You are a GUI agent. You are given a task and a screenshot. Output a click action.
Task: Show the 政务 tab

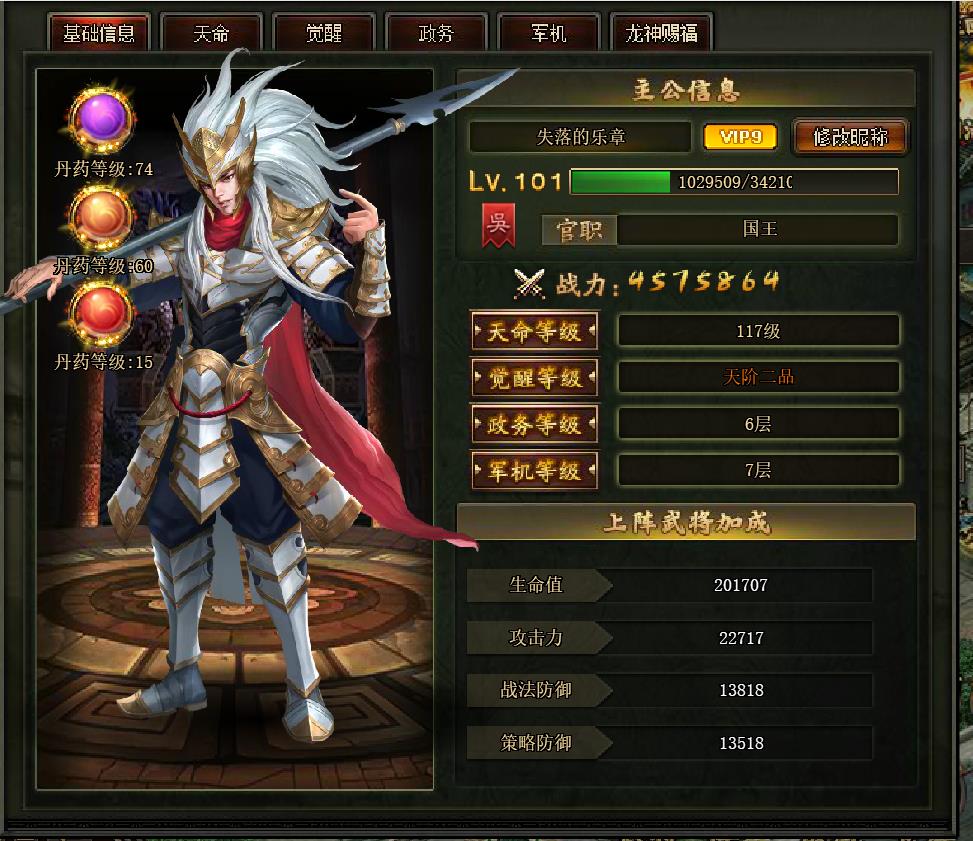pos(436,33)
